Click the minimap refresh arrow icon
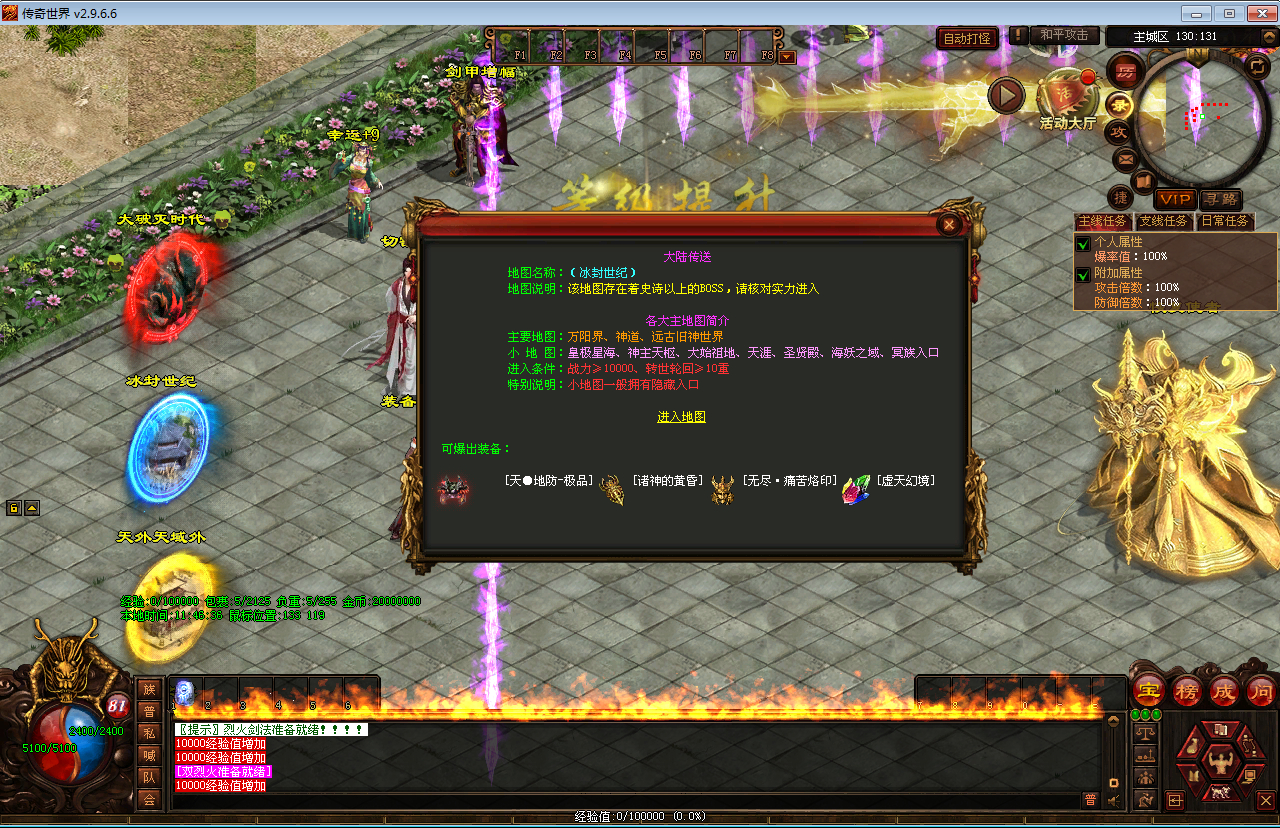Viewport: 1280px width, 828px height. 1257,65
